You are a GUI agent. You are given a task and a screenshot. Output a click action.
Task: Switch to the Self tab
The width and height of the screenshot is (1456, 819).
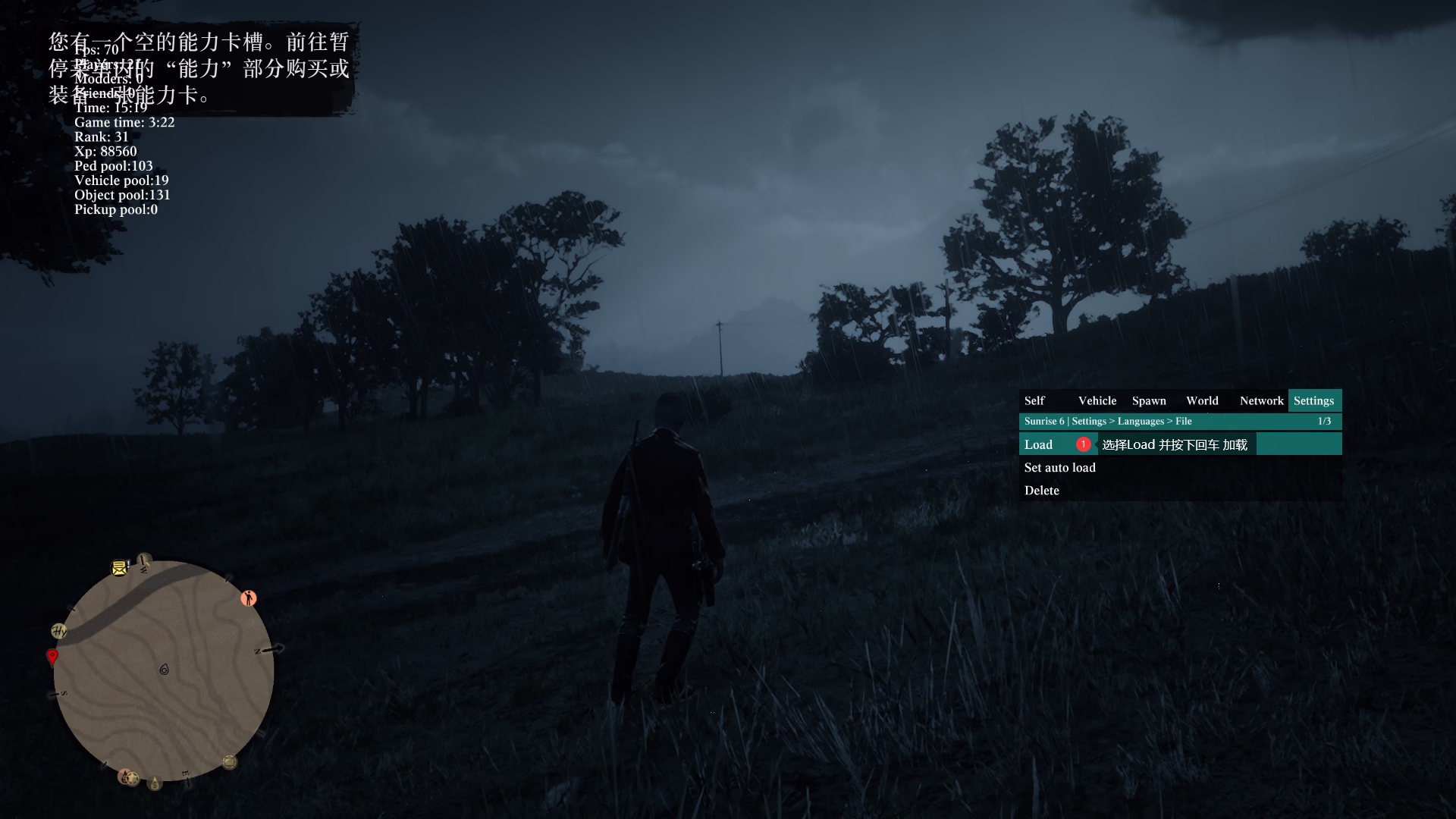[1034, 400]
